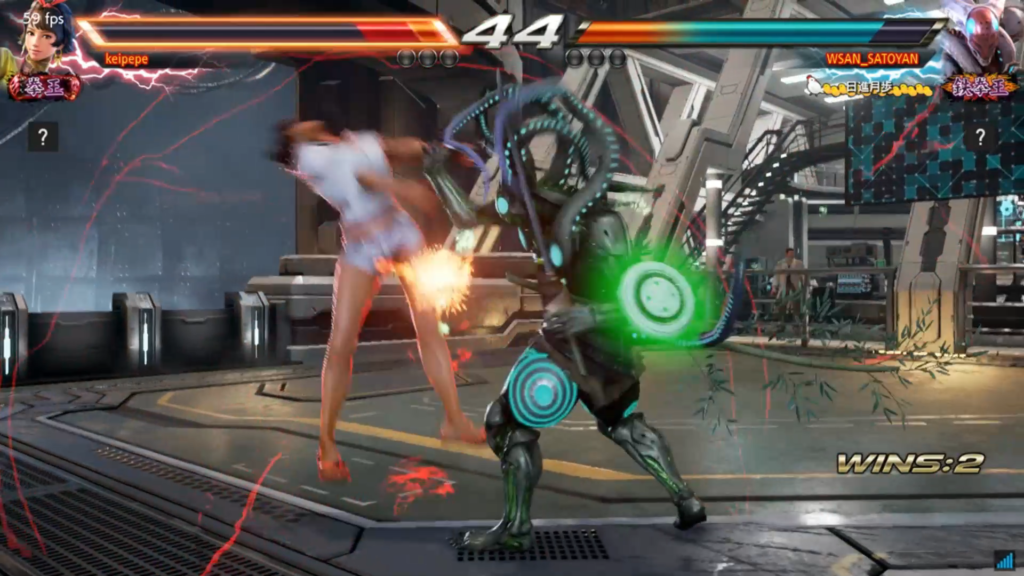Click the connection signal bars icon

click(x=1004, y=560)
